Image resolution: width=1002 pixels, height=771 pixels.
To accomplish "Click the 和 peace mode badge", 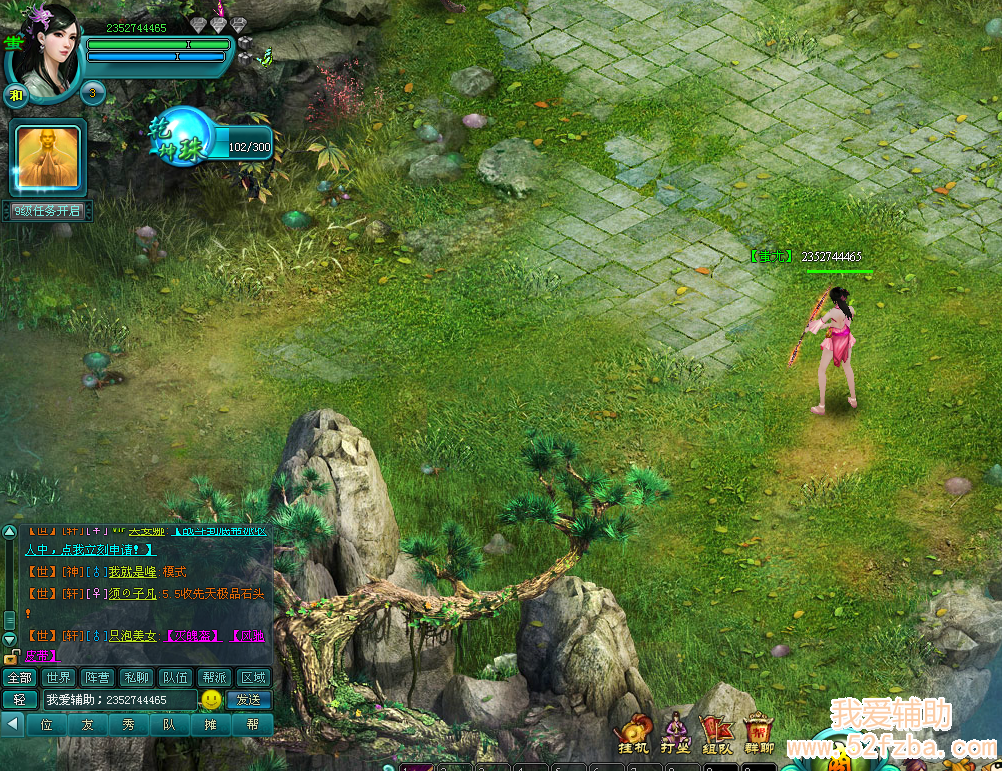I will click(15, 96).
